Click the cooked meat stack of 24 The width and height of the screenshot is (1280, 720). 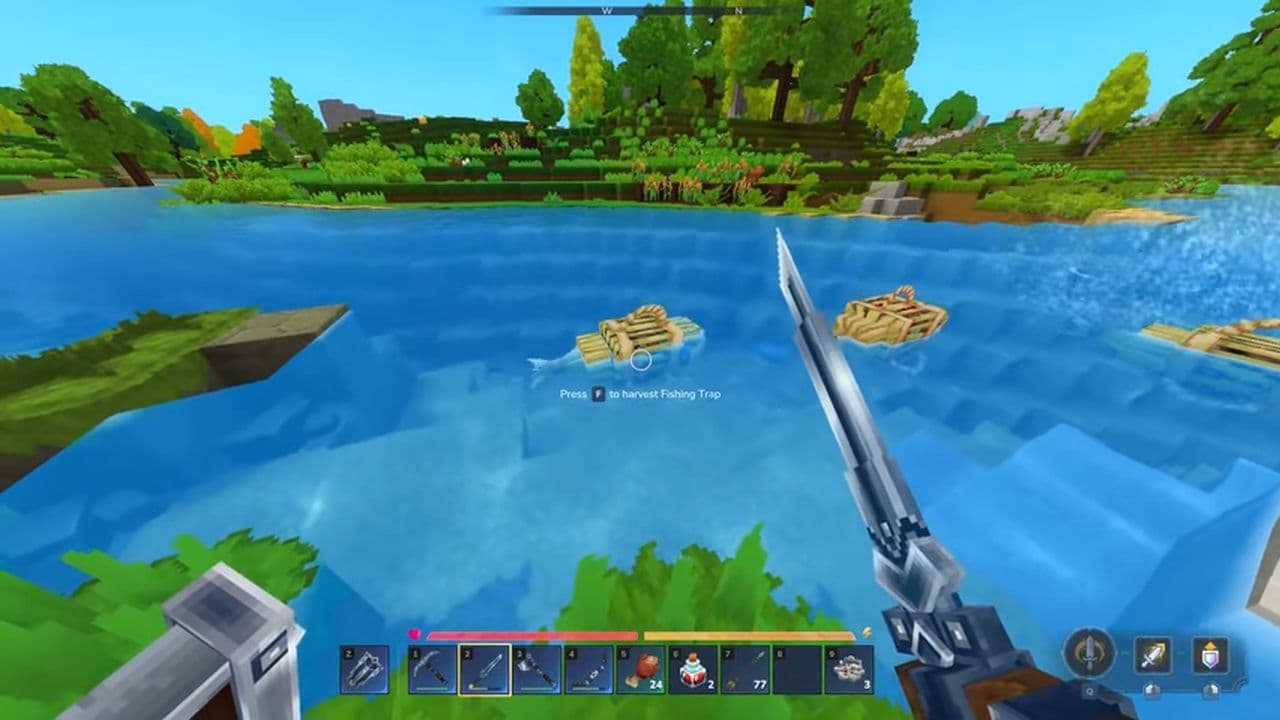click(641, 669)
